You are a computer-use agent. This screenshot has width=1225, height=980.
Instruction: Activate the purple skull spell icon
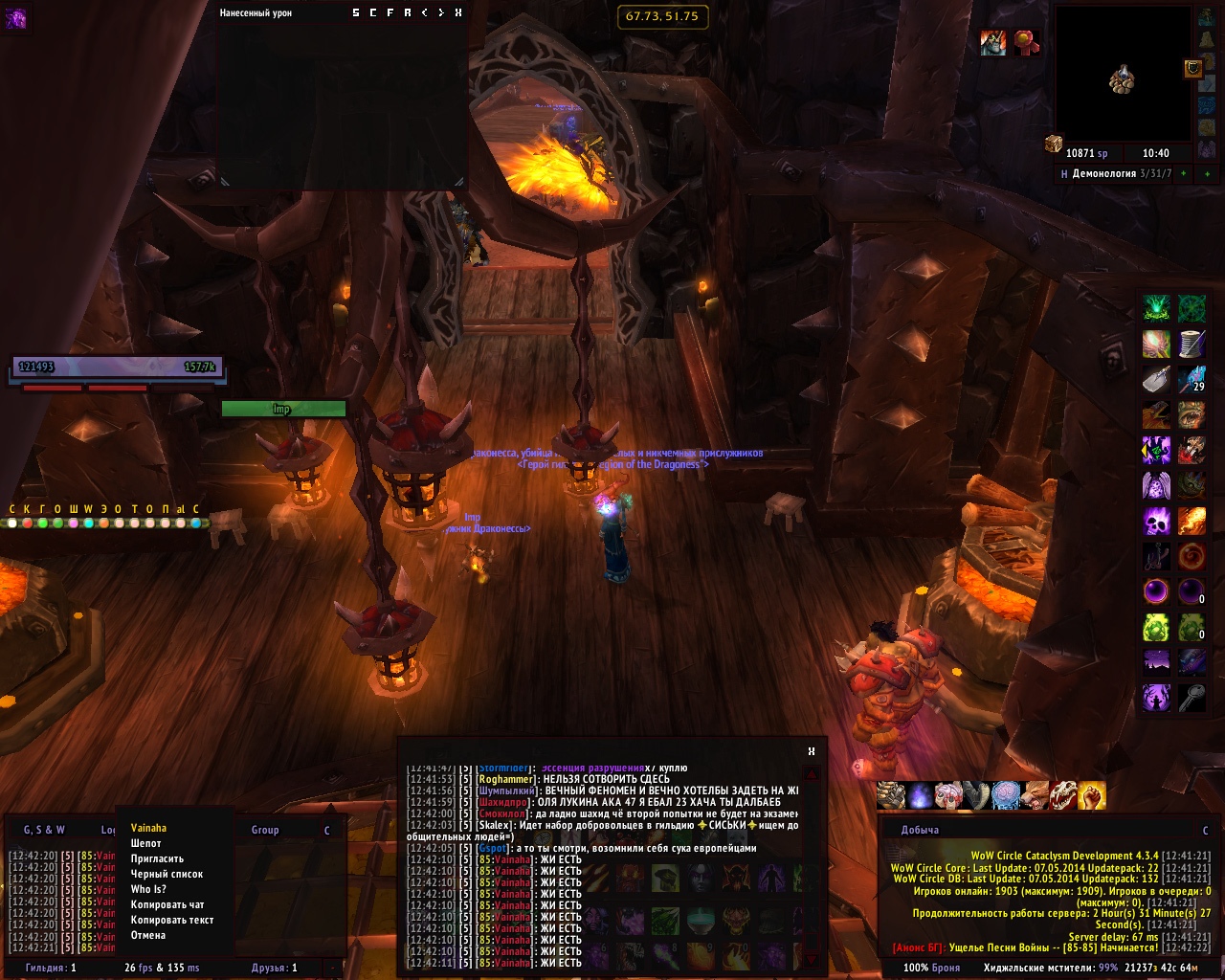click(1156, 522)
